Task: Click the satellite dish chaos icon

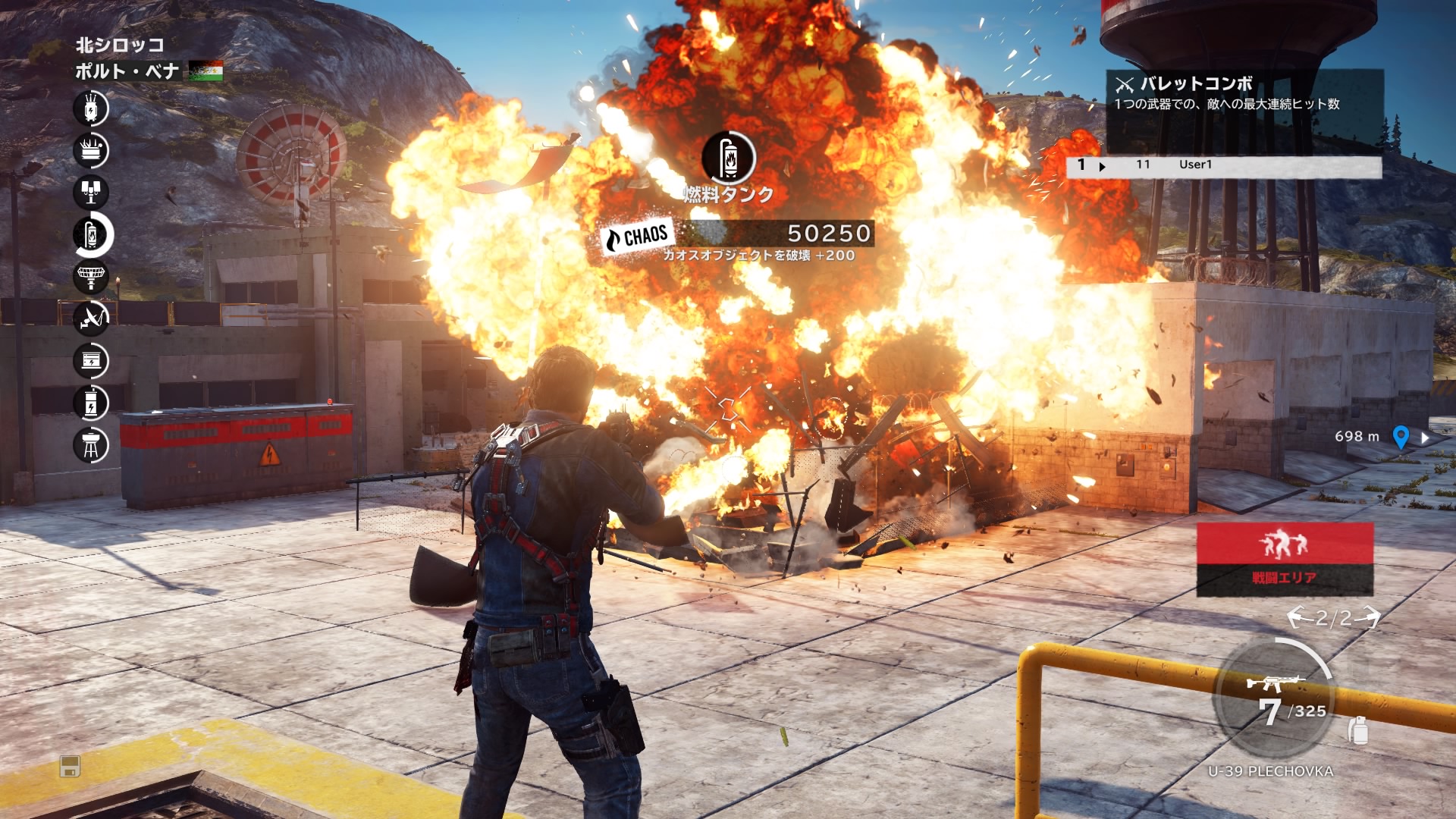Action: tap(91, 318)
